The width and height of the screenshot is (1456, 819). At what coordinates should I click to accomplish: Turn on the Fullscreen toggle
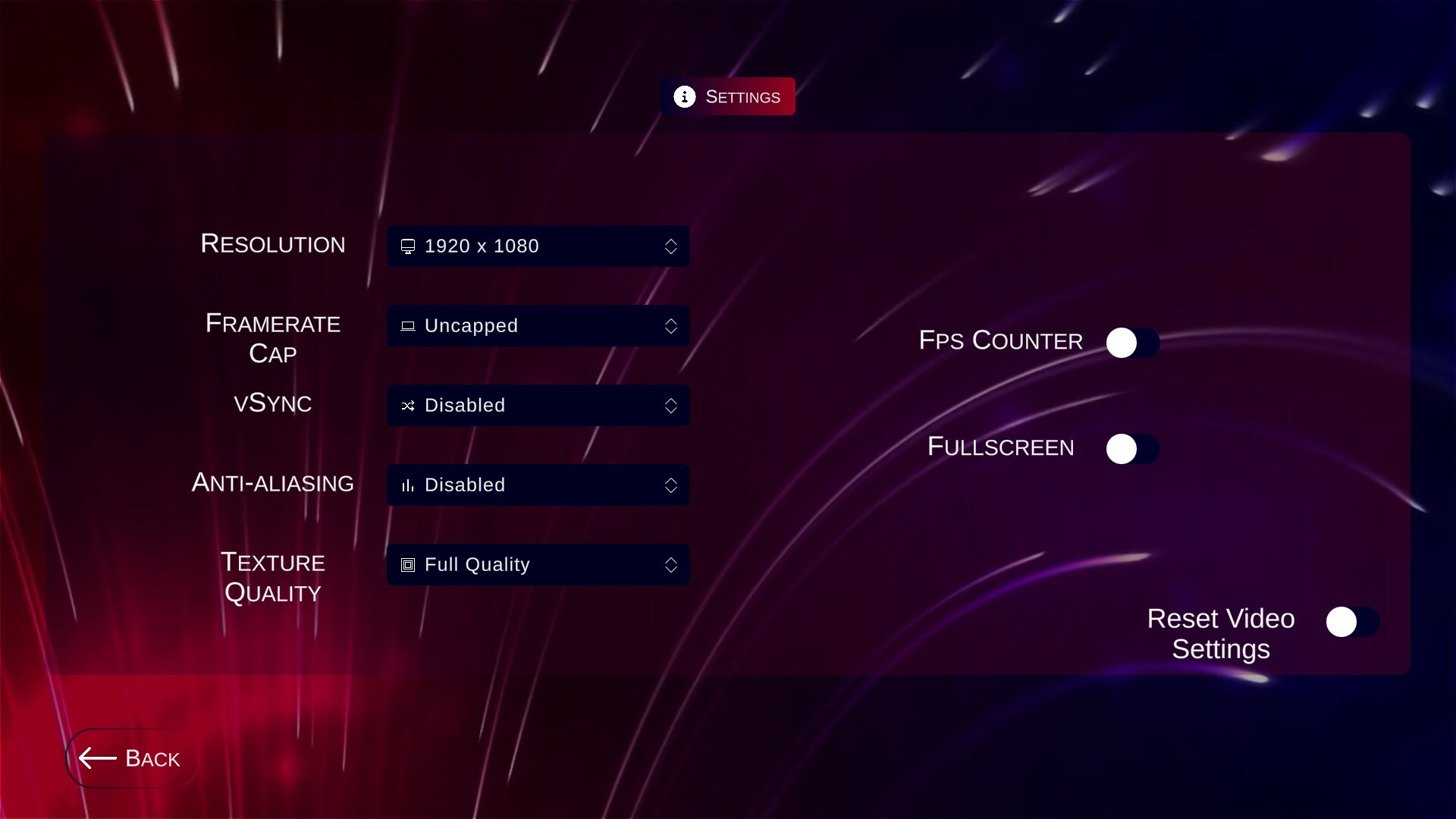coord(1132,449)
